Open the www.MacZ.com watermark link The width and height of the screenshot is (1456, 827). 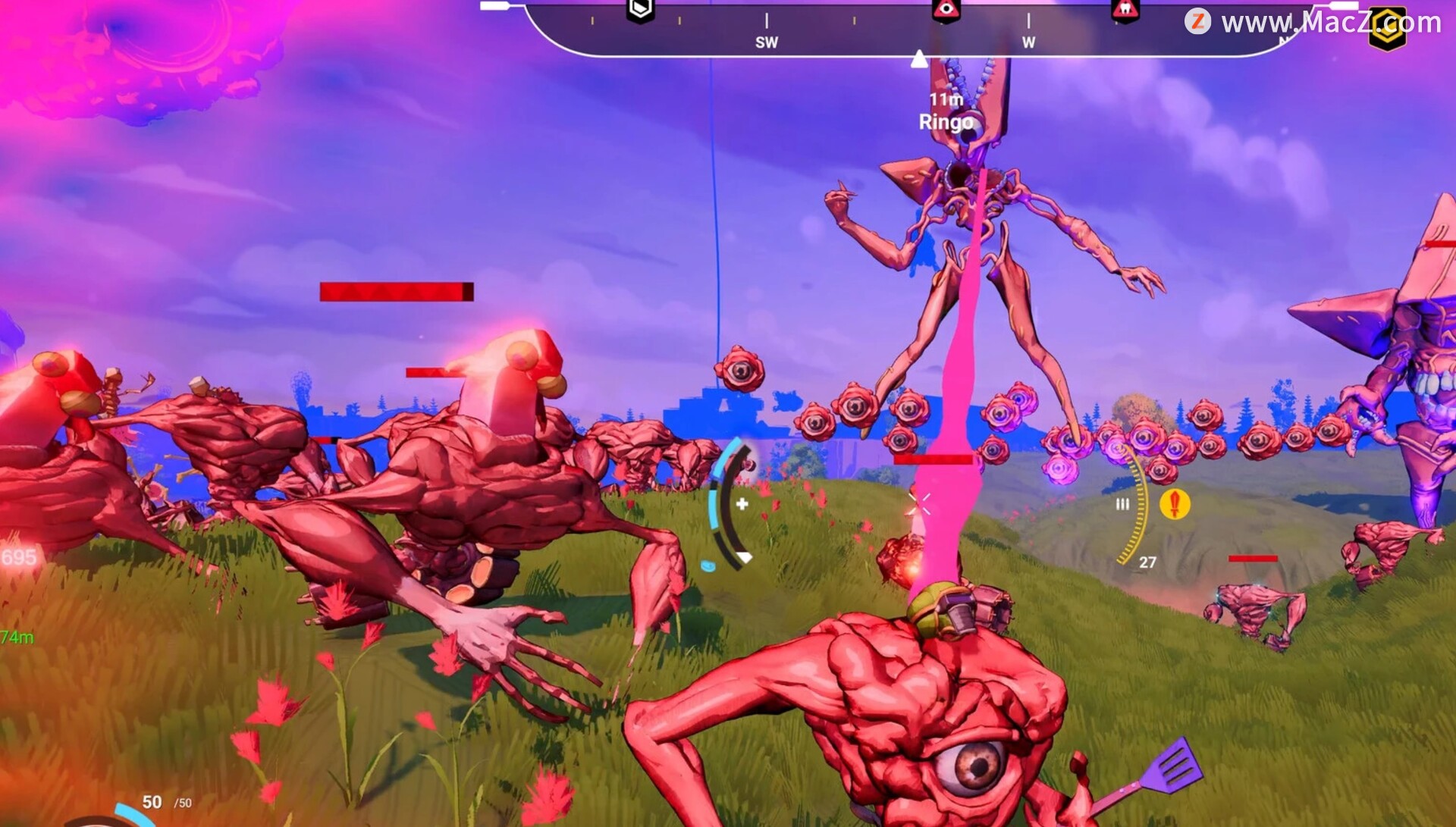(1312, 22)
